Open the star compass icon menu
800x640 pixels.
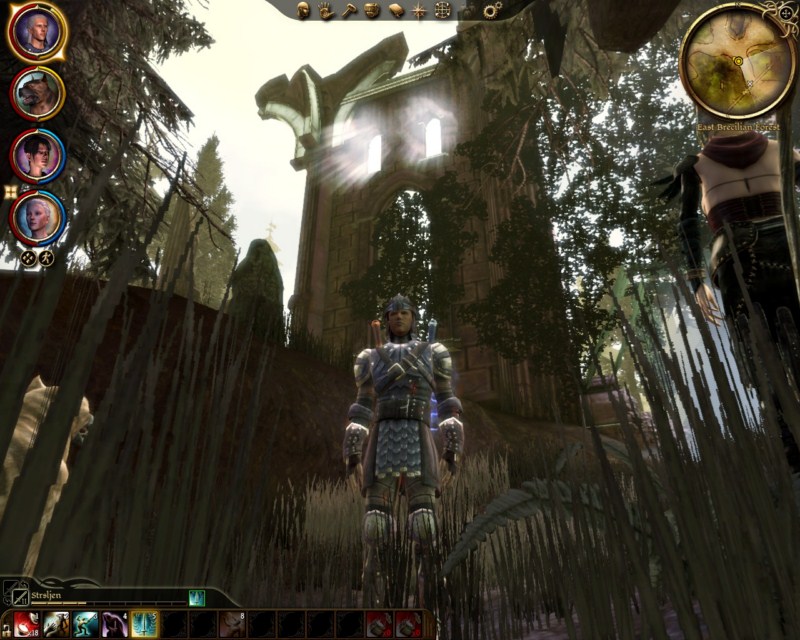tap(418, 11)
